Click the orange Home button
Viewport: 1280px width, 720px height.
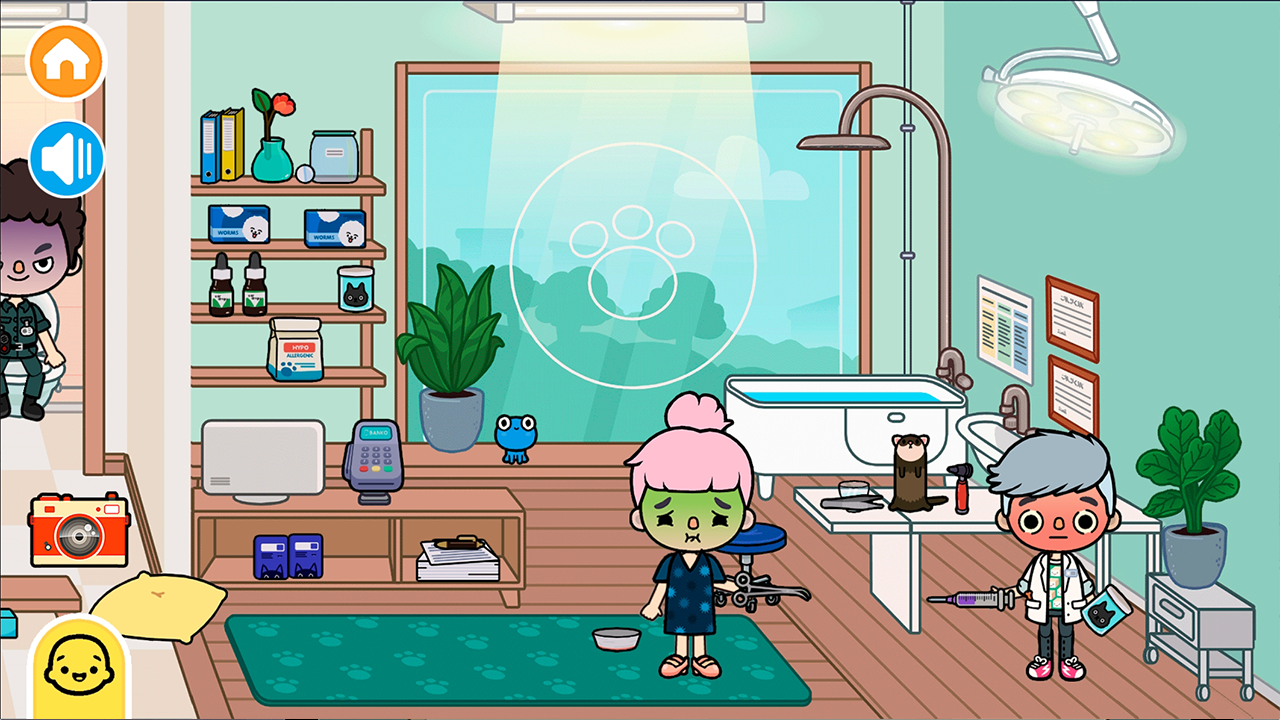[64, 62]
